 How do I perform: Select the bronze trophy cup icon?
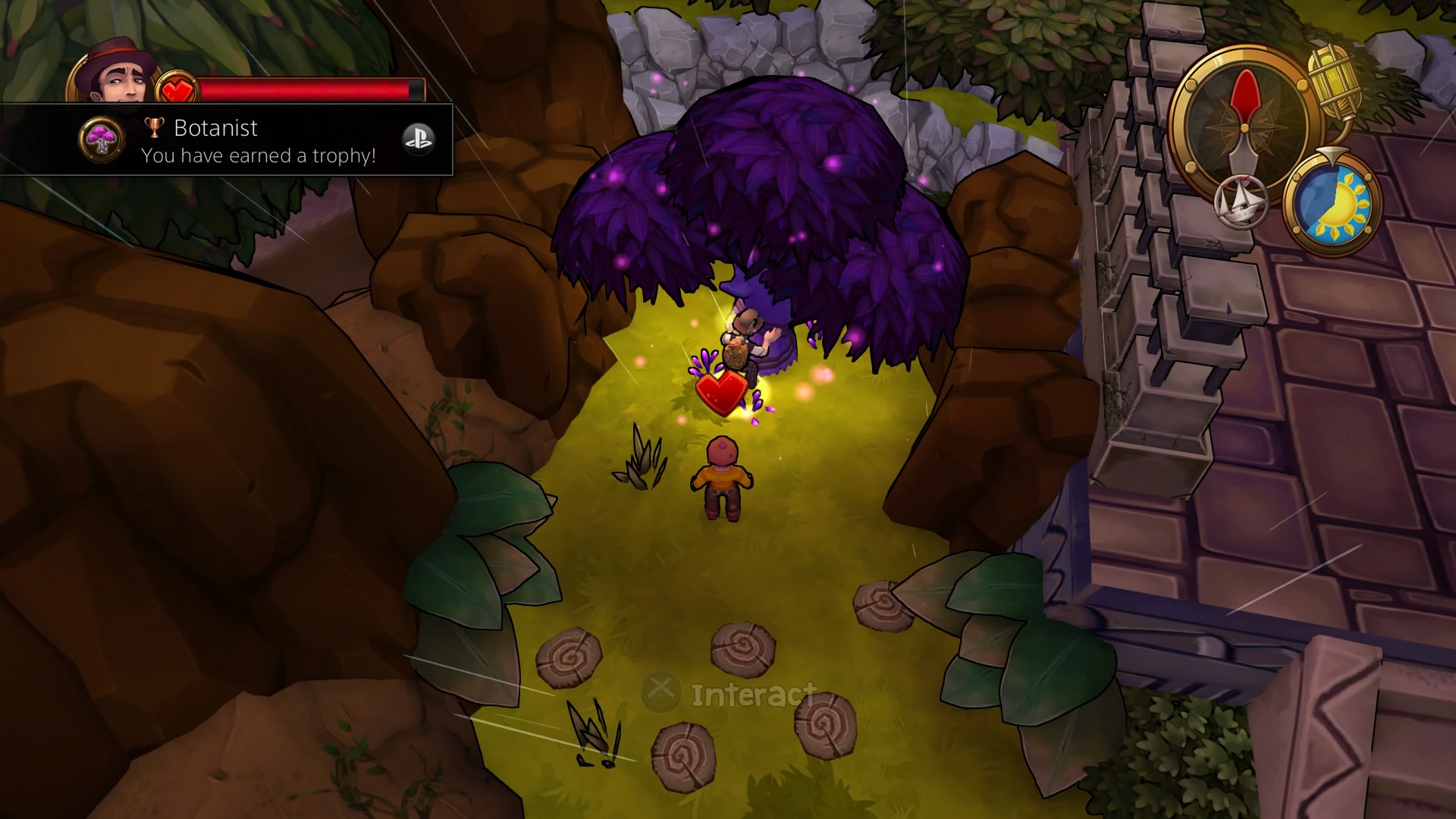[x=154, y=127]
